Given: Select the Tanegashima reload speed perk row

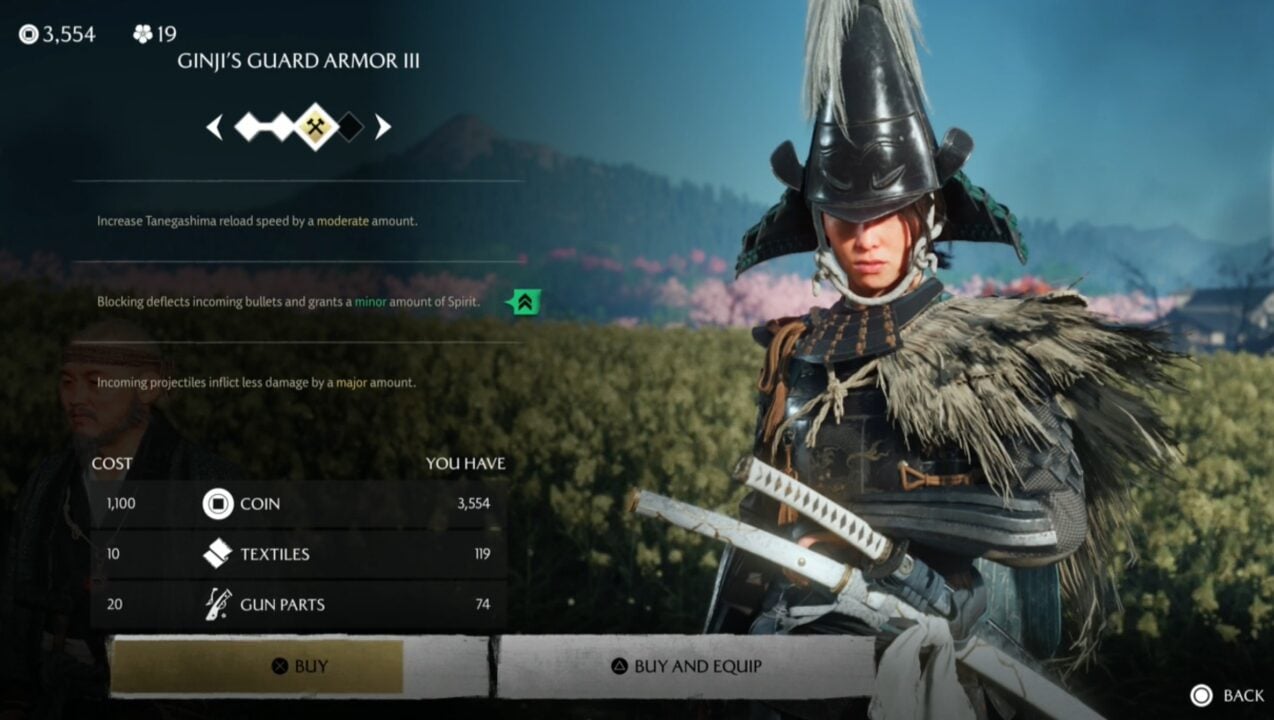Looking at the screenshot, I should coord(258,221).
